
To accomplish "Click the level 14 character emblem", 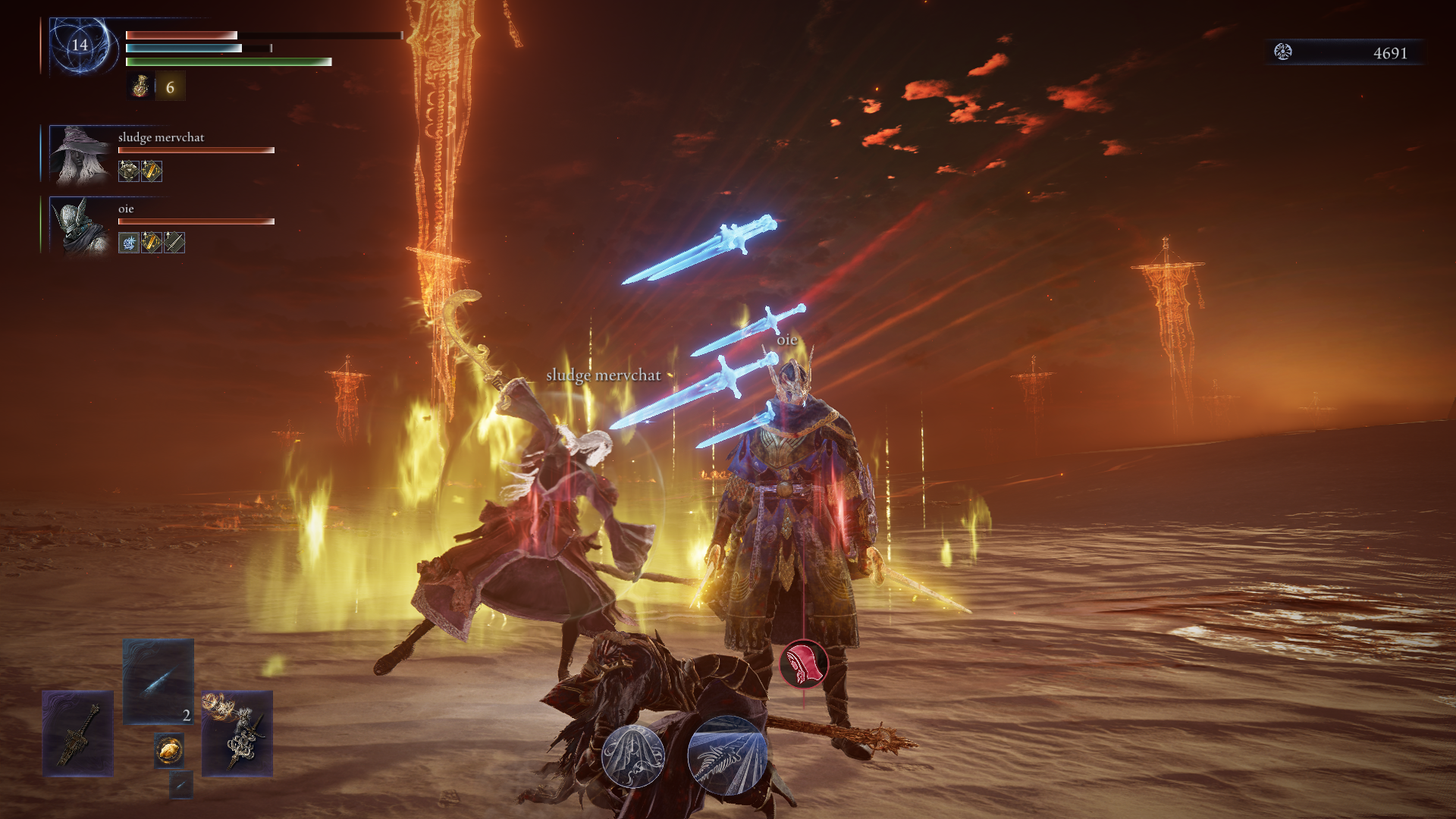I will tap(80, 45).
